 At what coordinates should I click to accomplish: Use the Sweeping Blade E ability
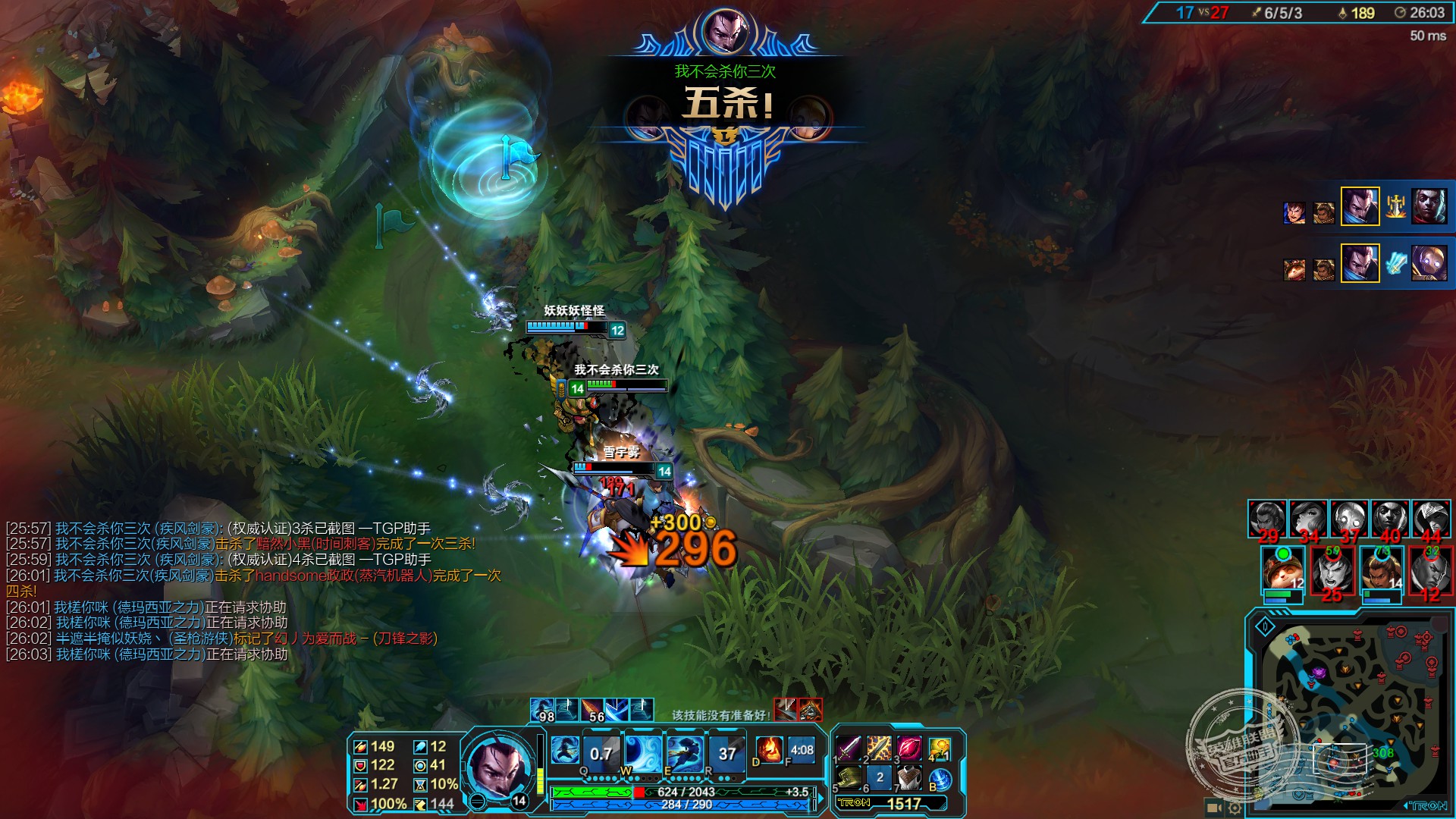[x=685, y=752]
